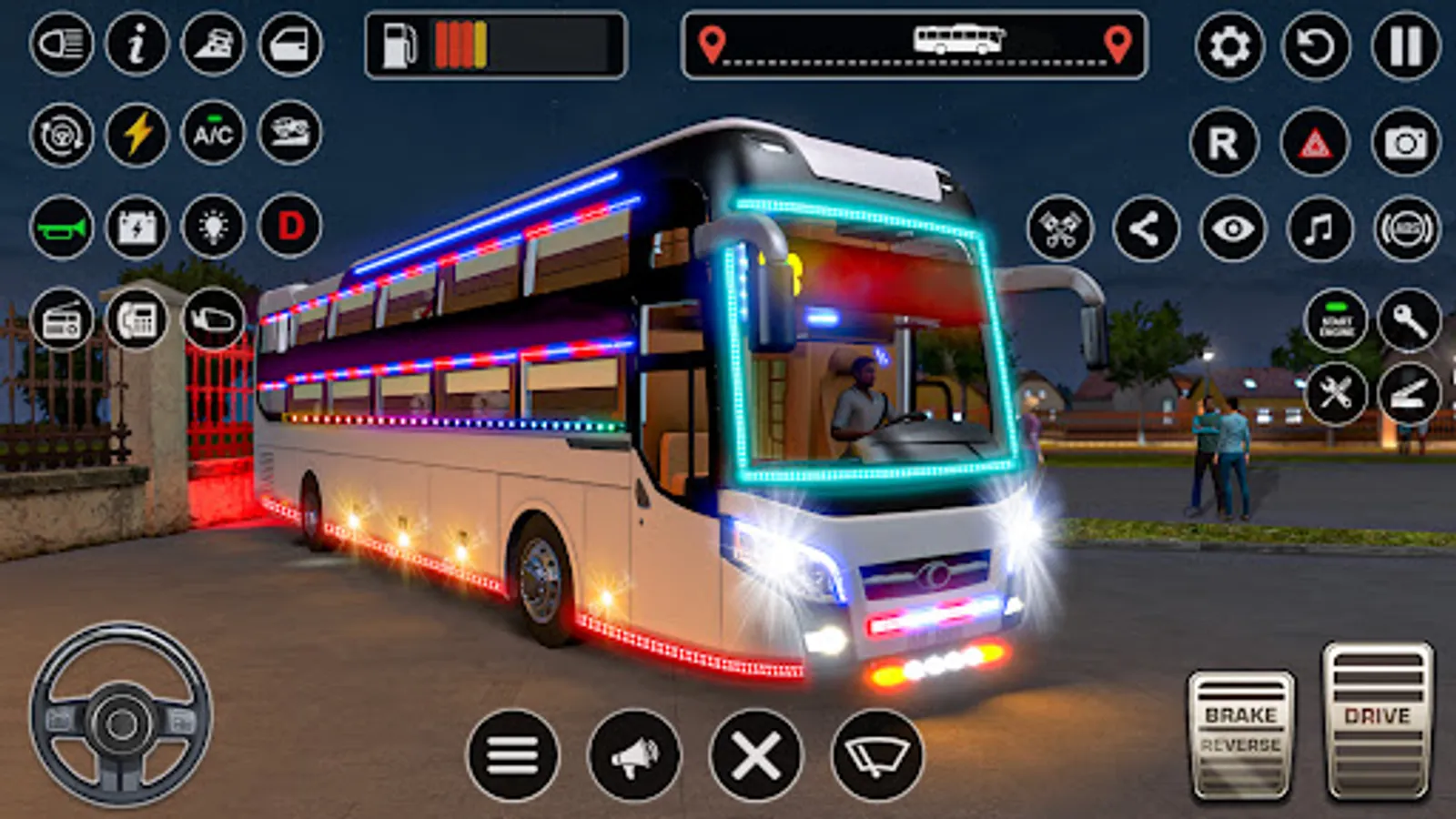The height and width of the screenshot is (819, 1456).
Task: Activate the hazard triangle lights
Action: [1315, 143]
